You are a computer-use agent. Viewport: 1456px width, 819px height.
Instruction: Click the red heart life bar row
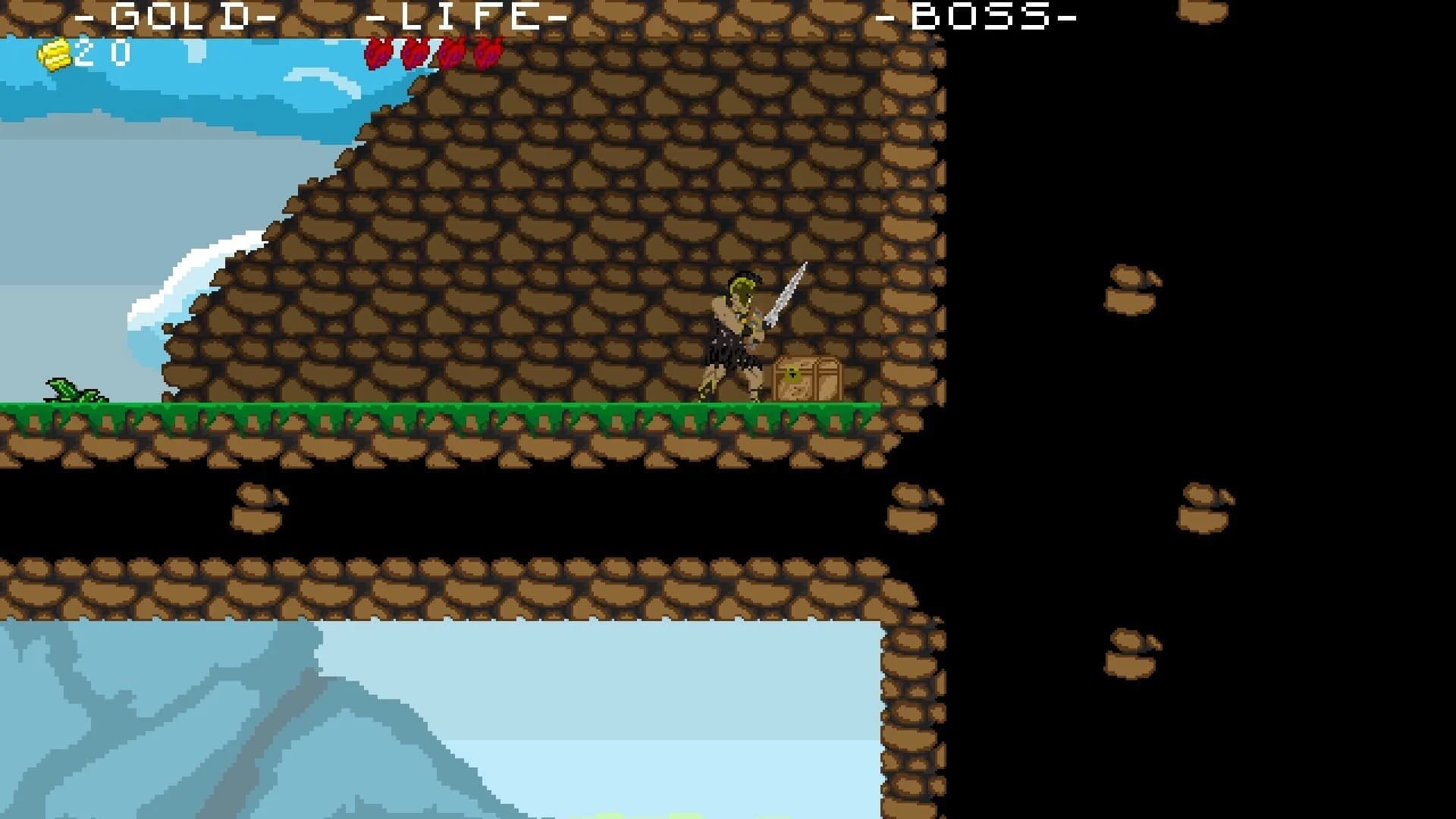(432, 55)
